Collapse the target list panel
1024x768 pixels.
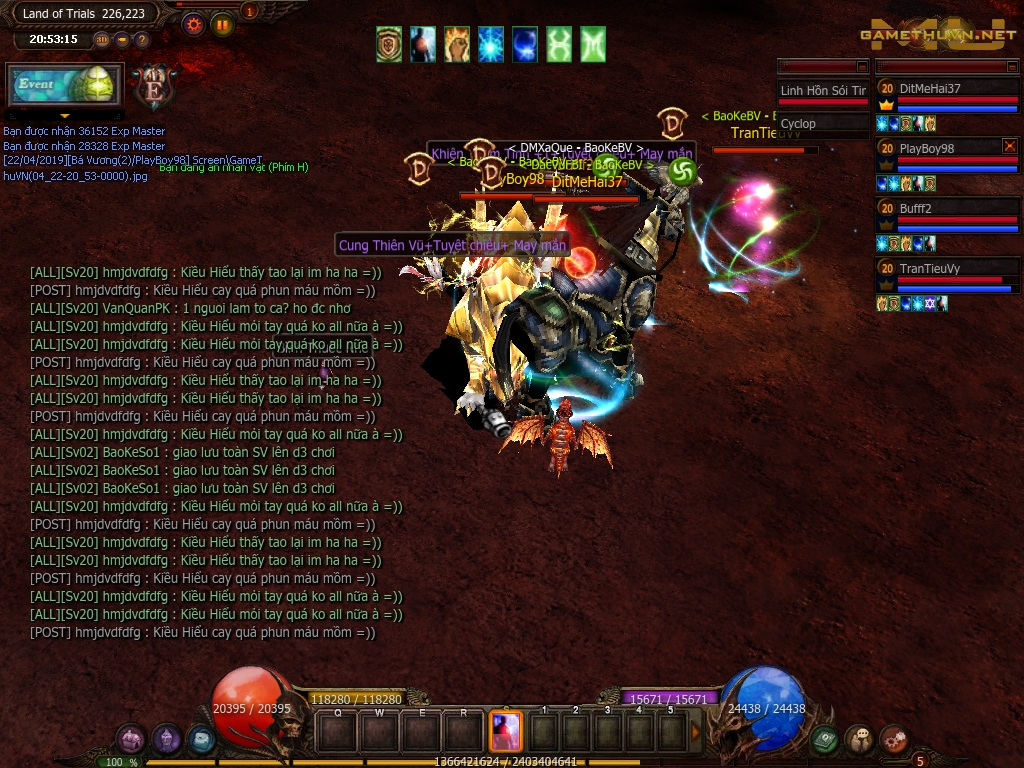click(861, 66)
